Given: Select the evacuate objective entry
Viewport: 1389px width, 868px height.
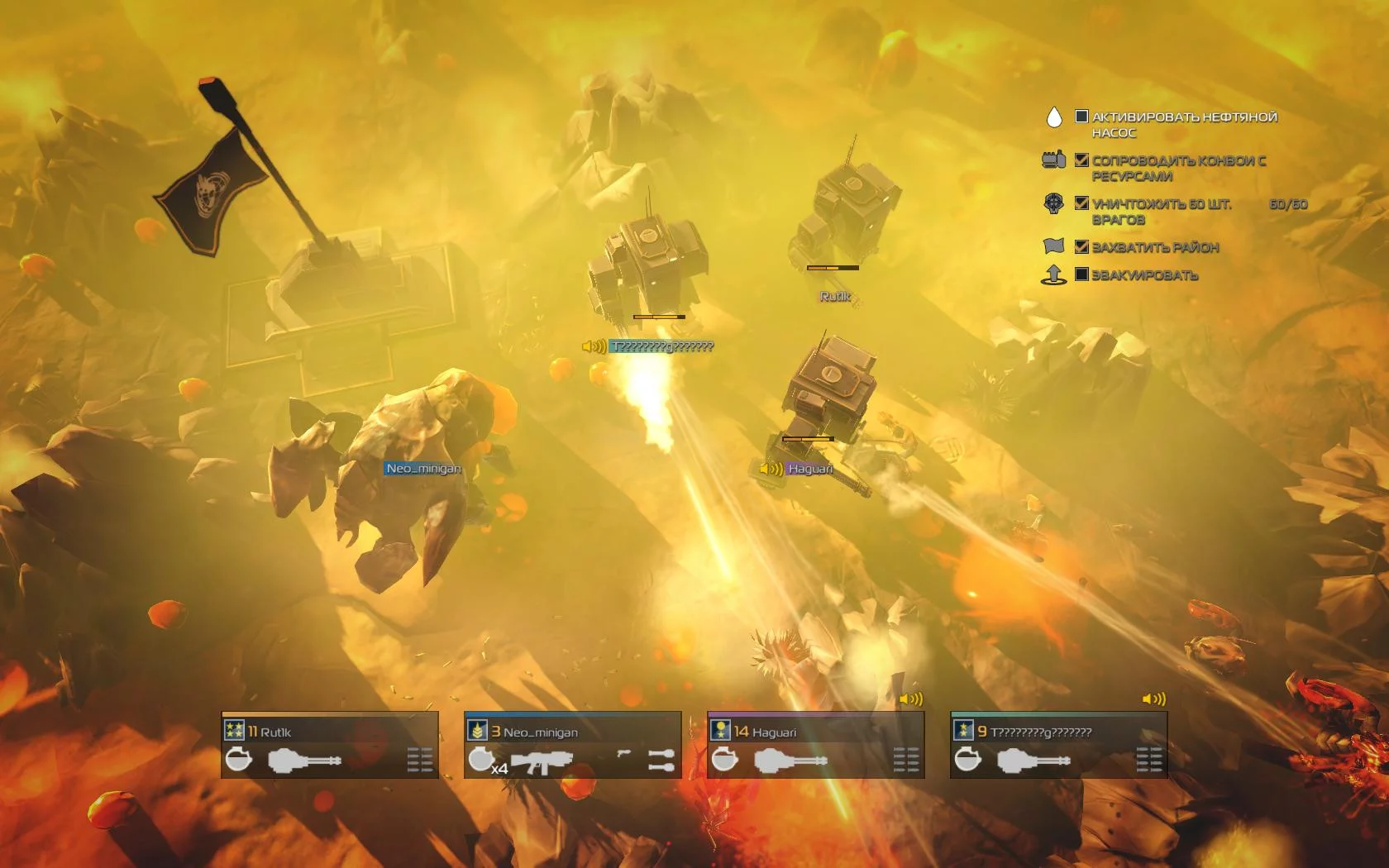Looking at the screenshot, I should pos(1144,275).
